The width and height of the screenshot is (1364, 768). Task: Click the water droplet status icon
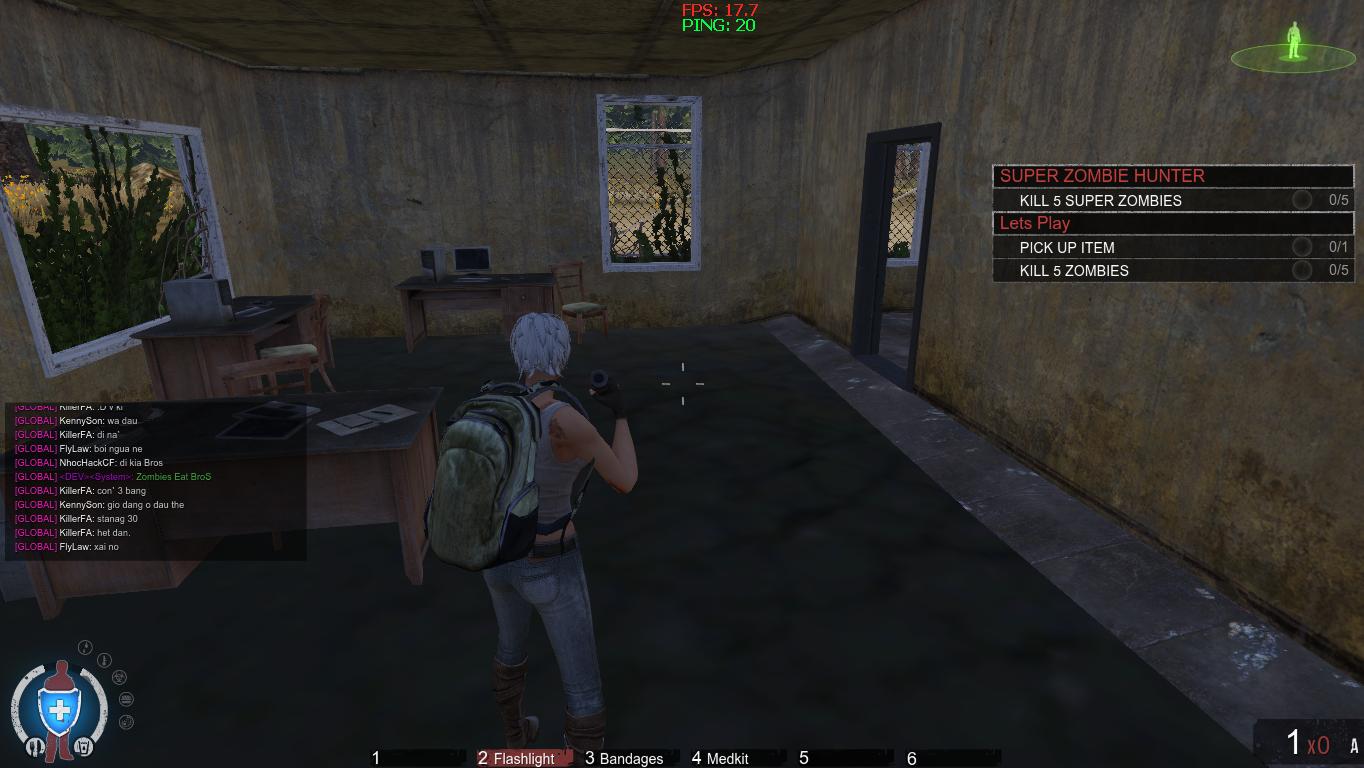click(84, 647)
